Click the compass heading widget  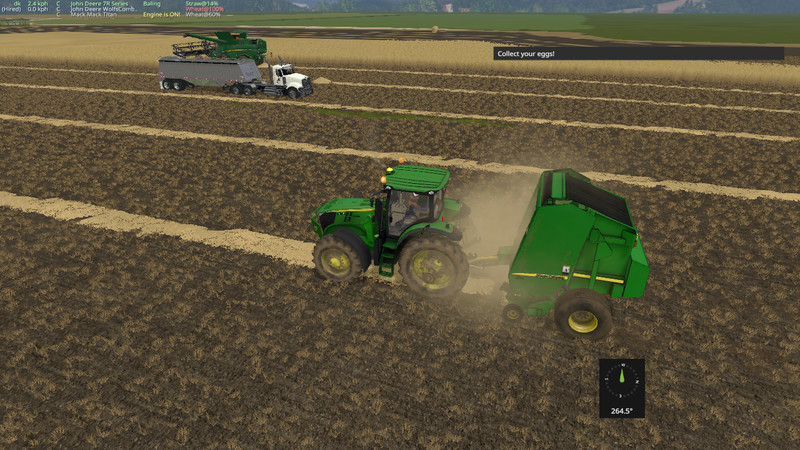(x=622, y=387)
